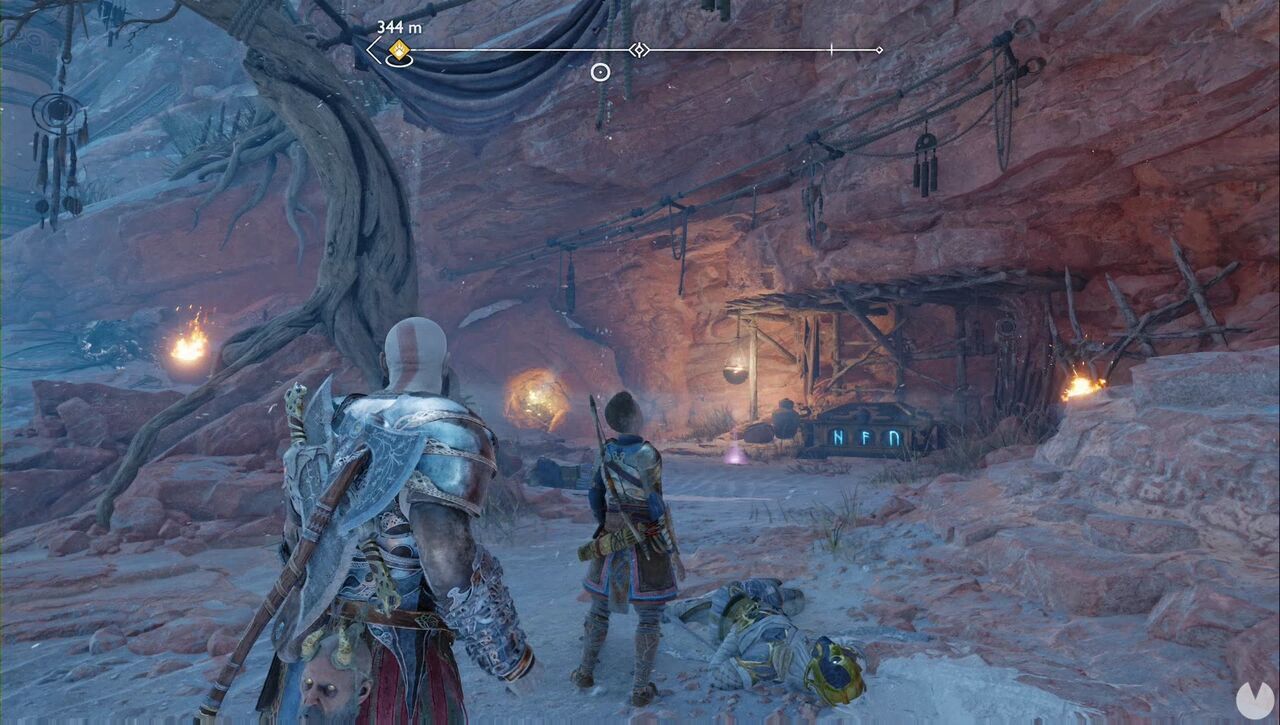Click the small diamond at compass right end
Screen dimensions: 1280x725
tap(878, 48)
